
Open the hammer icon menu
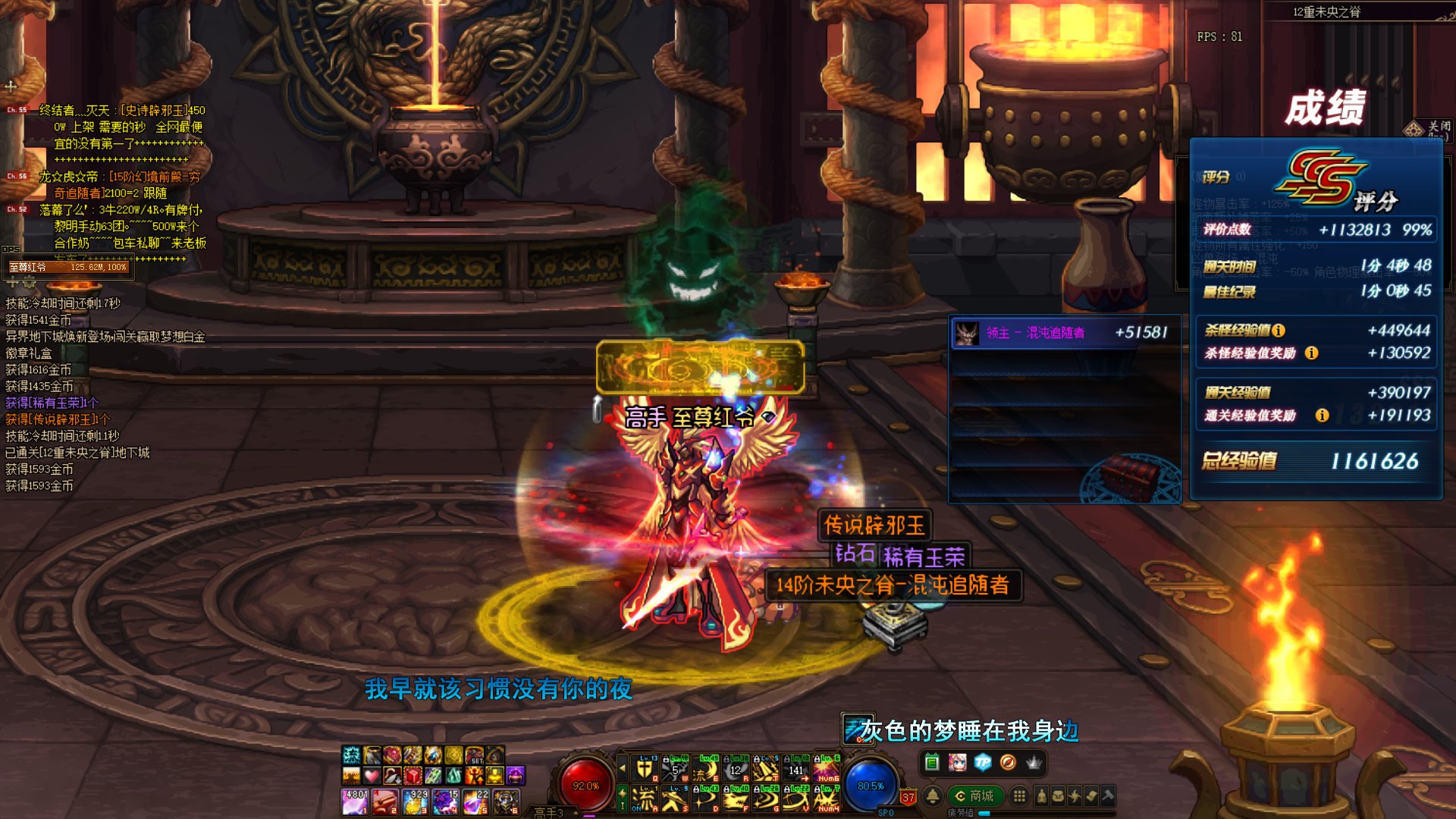click(1108, 795)
